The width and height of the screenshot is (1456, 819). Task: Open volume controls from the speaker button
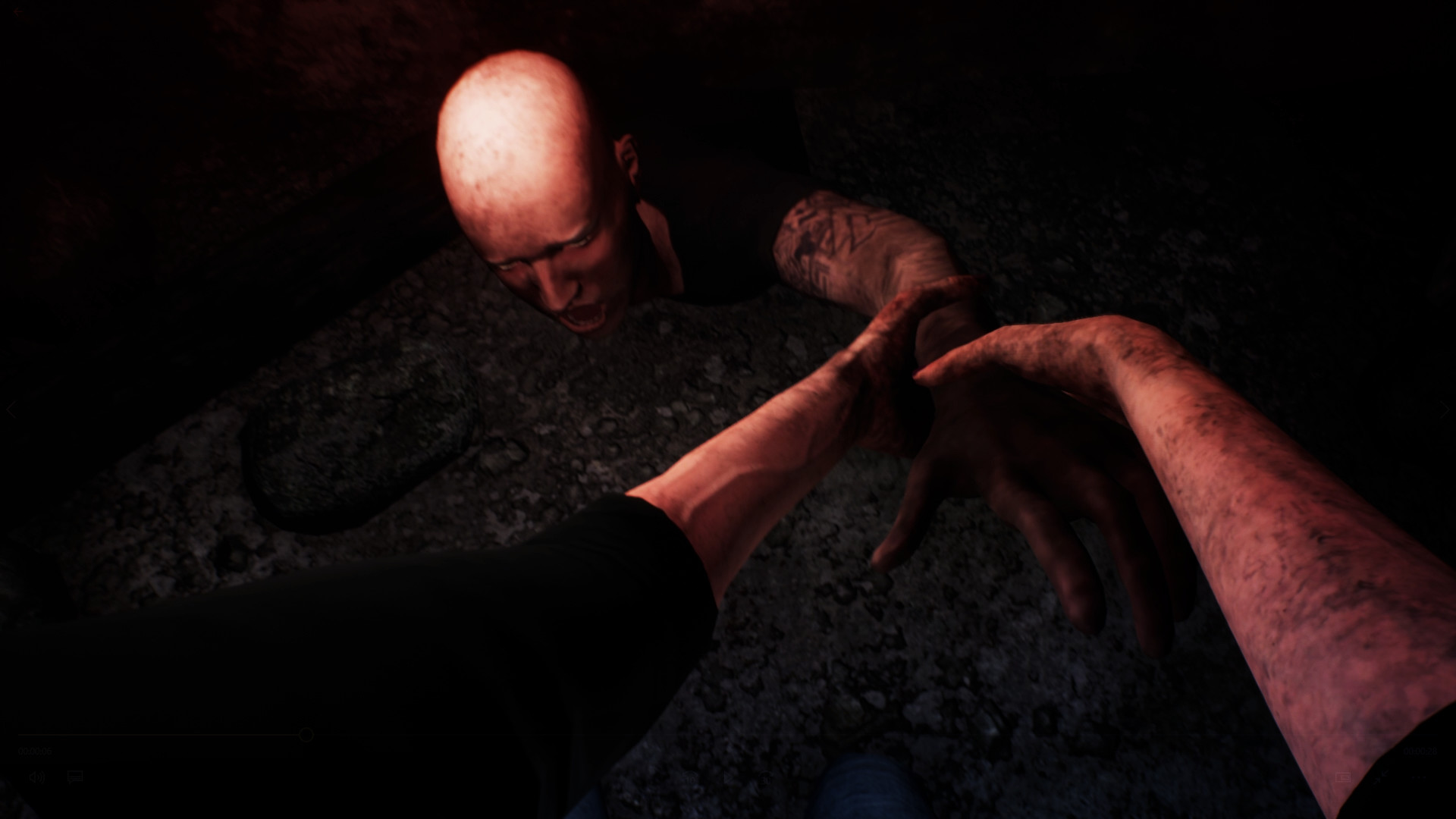[38, 777]
